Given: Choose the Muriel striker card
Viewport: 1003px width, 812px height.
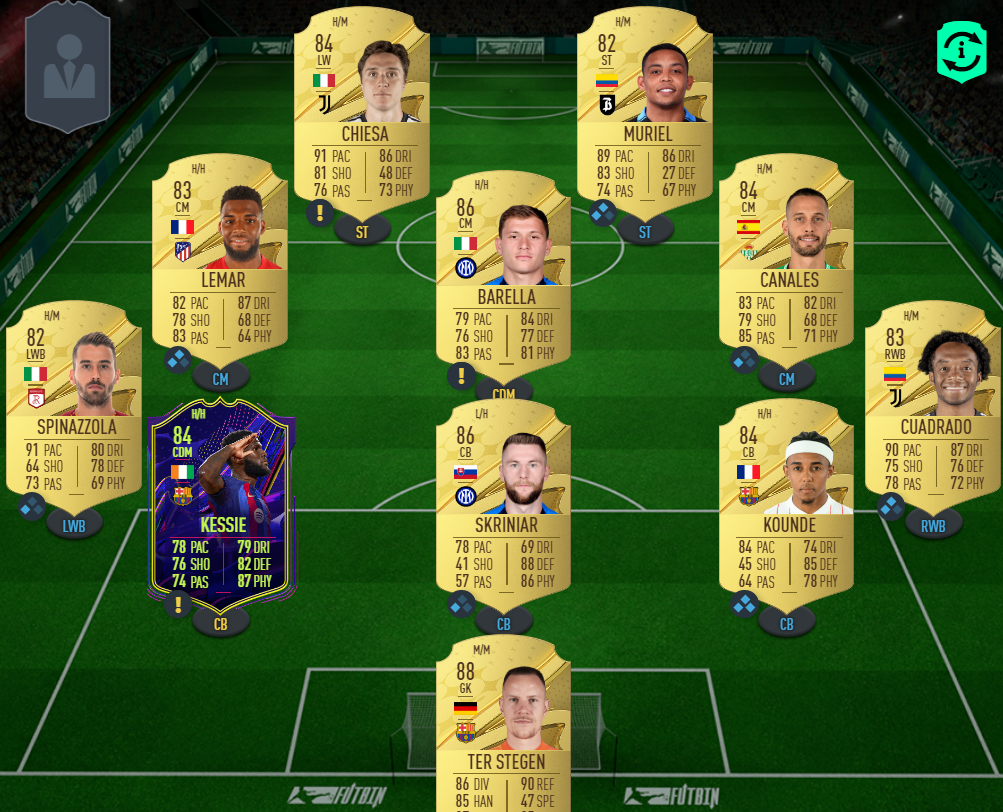Looking at the screenshot, I should 644,110.
